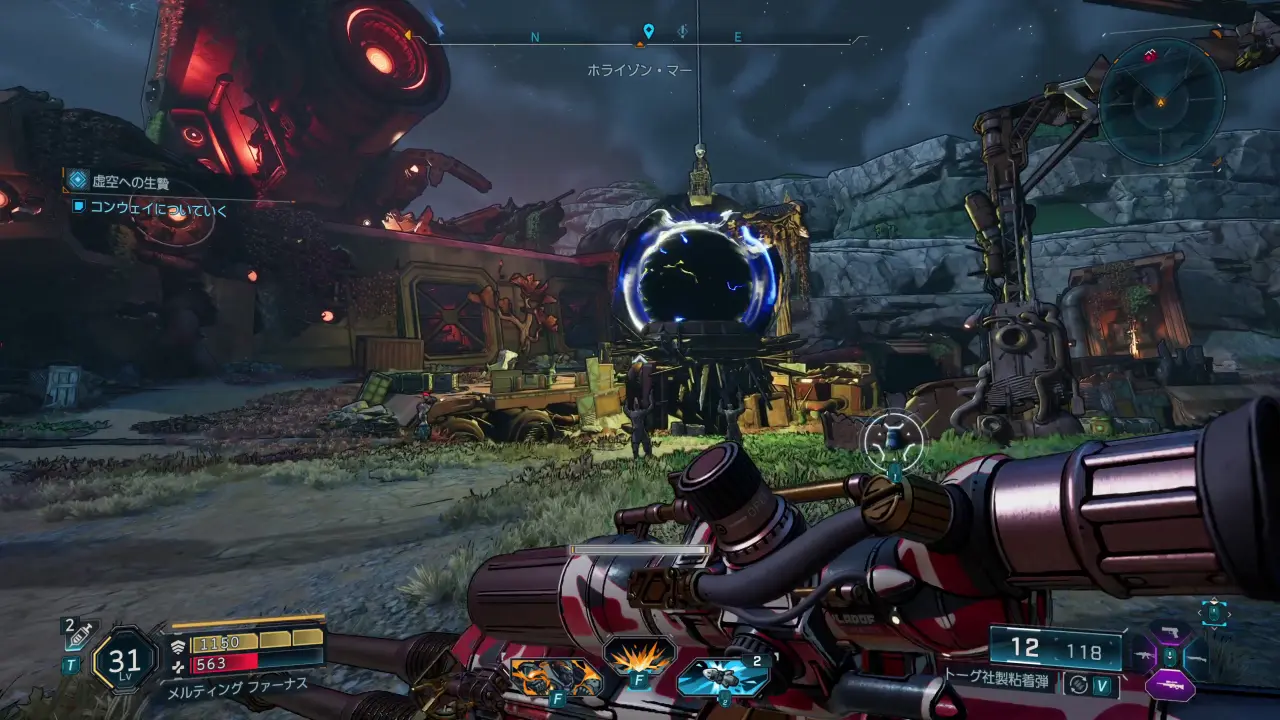
Task: Select the level 31 character badge
Action: tap(124, 660)
